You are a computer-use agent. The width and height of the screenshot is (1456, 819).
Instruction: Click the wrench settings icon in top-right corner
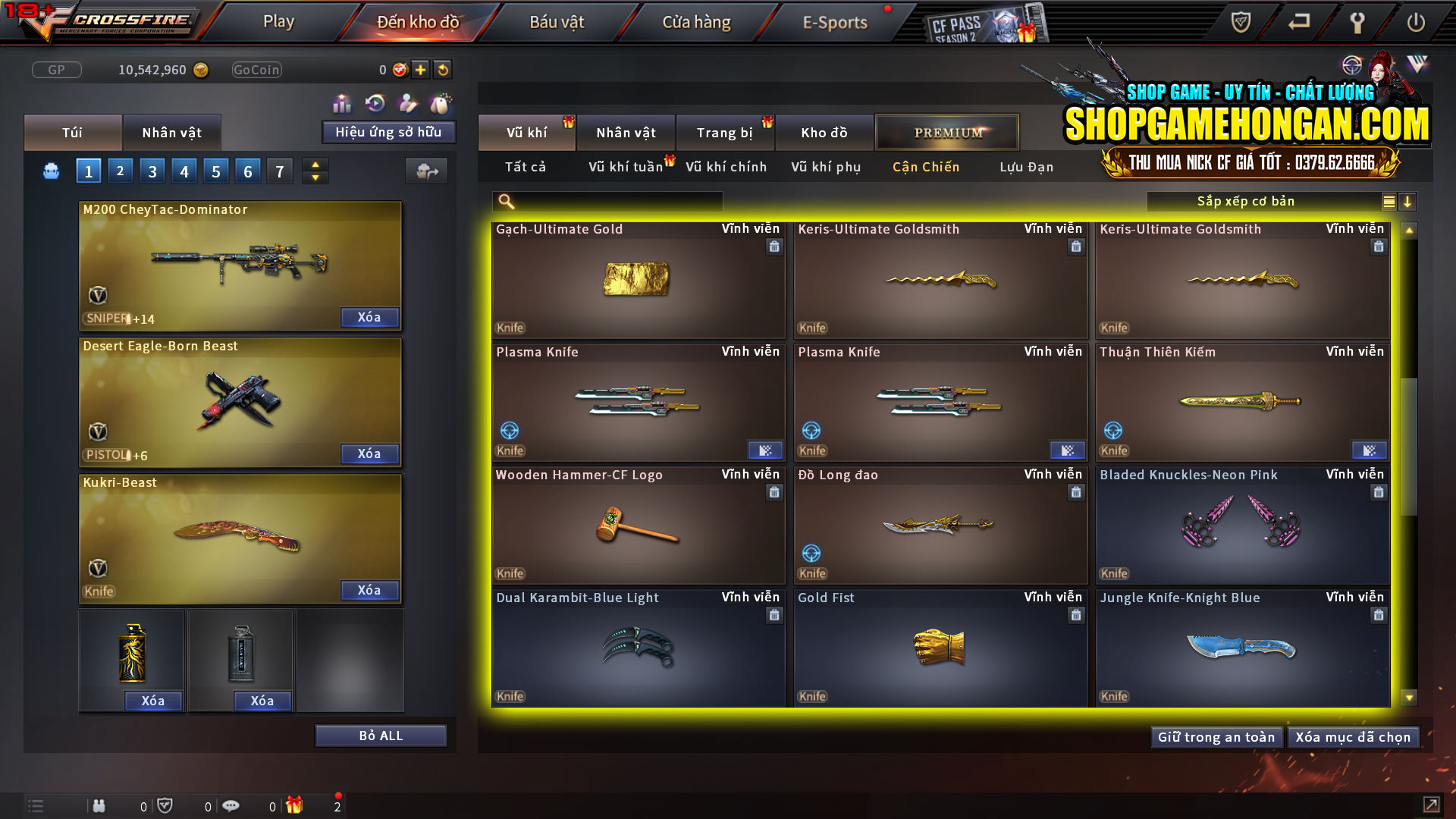pyautogui.click(x=1357, y=23)
